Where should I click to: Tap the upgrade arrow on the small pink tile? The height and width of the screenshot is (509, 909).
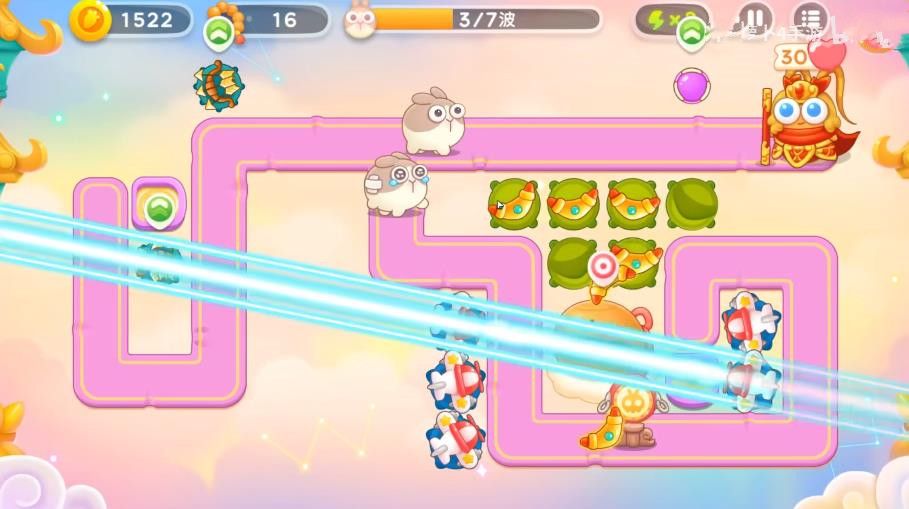[158, 209]
